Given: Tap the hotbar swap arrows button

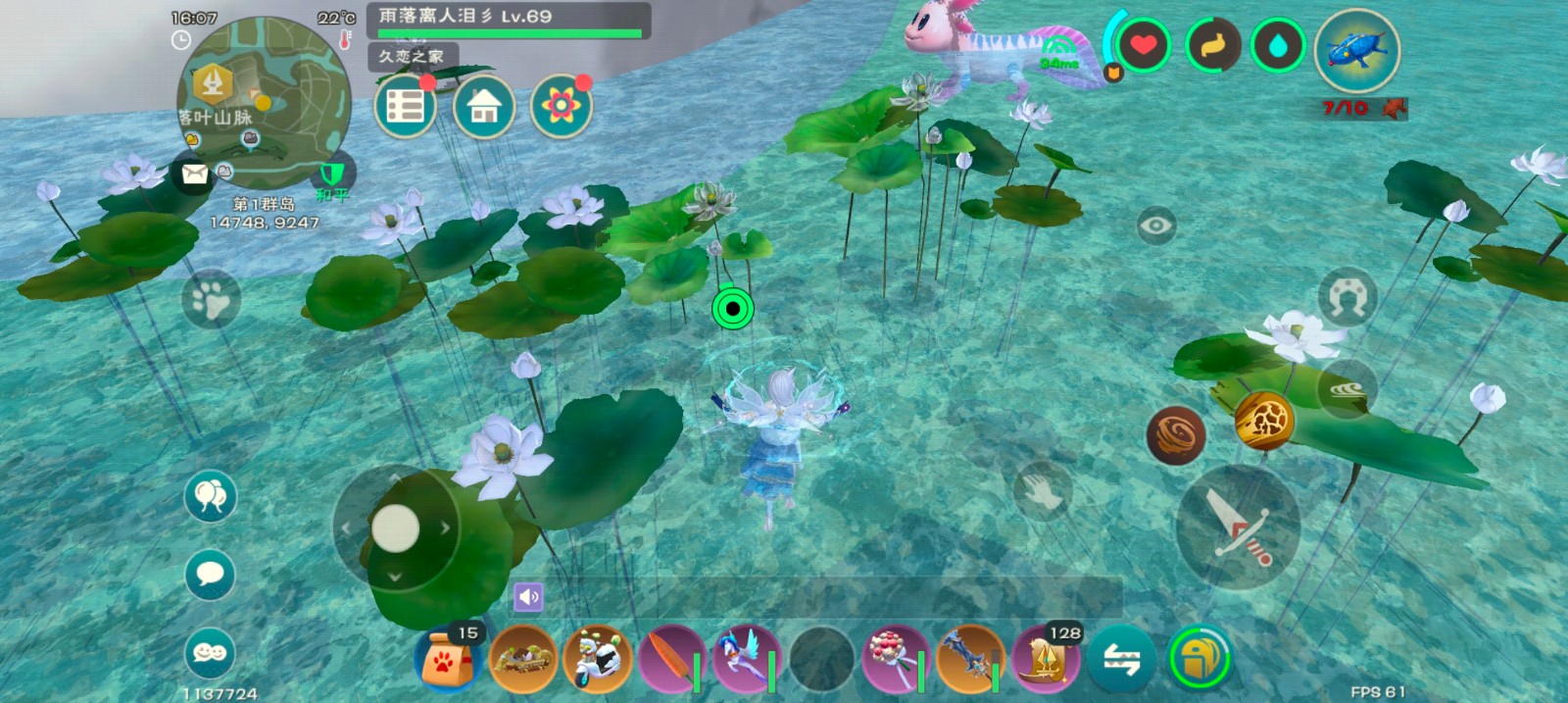Looking at the screenshot, I should 1122,659.
